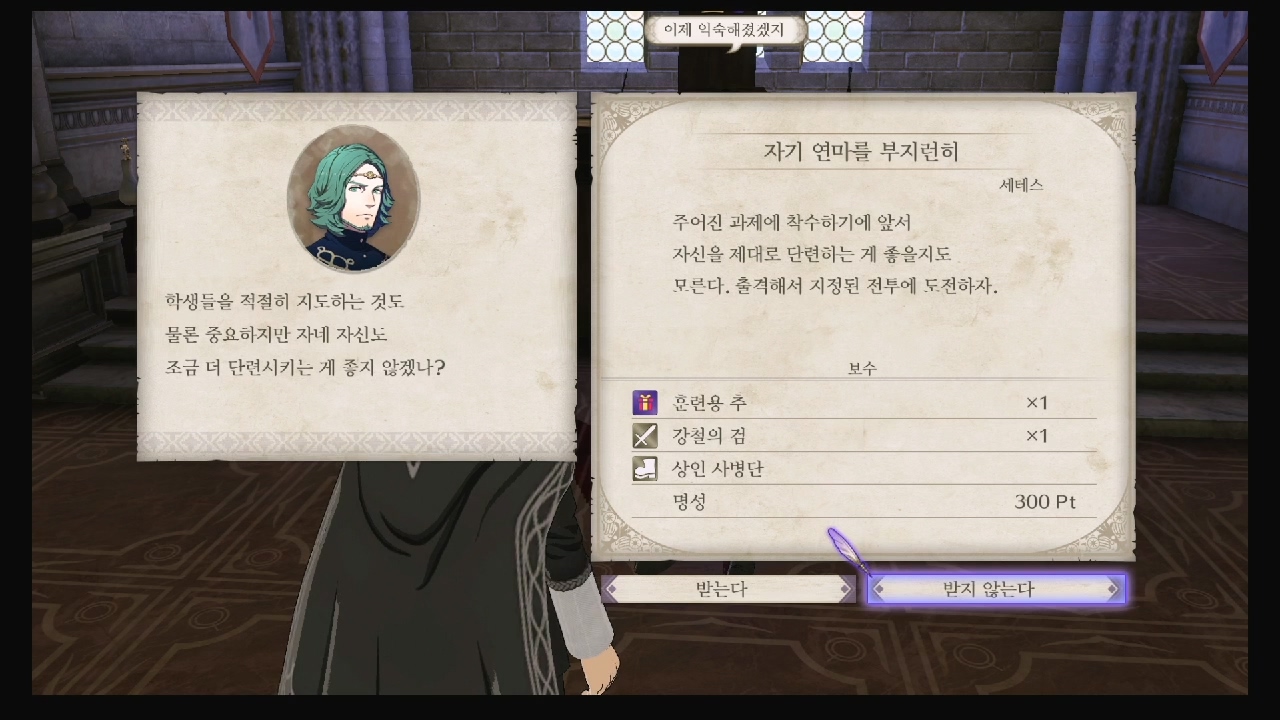The width and height of the screenshot is (1280, 720).
Task: Select the sword icon for 강철의 검
Action: (x=645, y=435)
